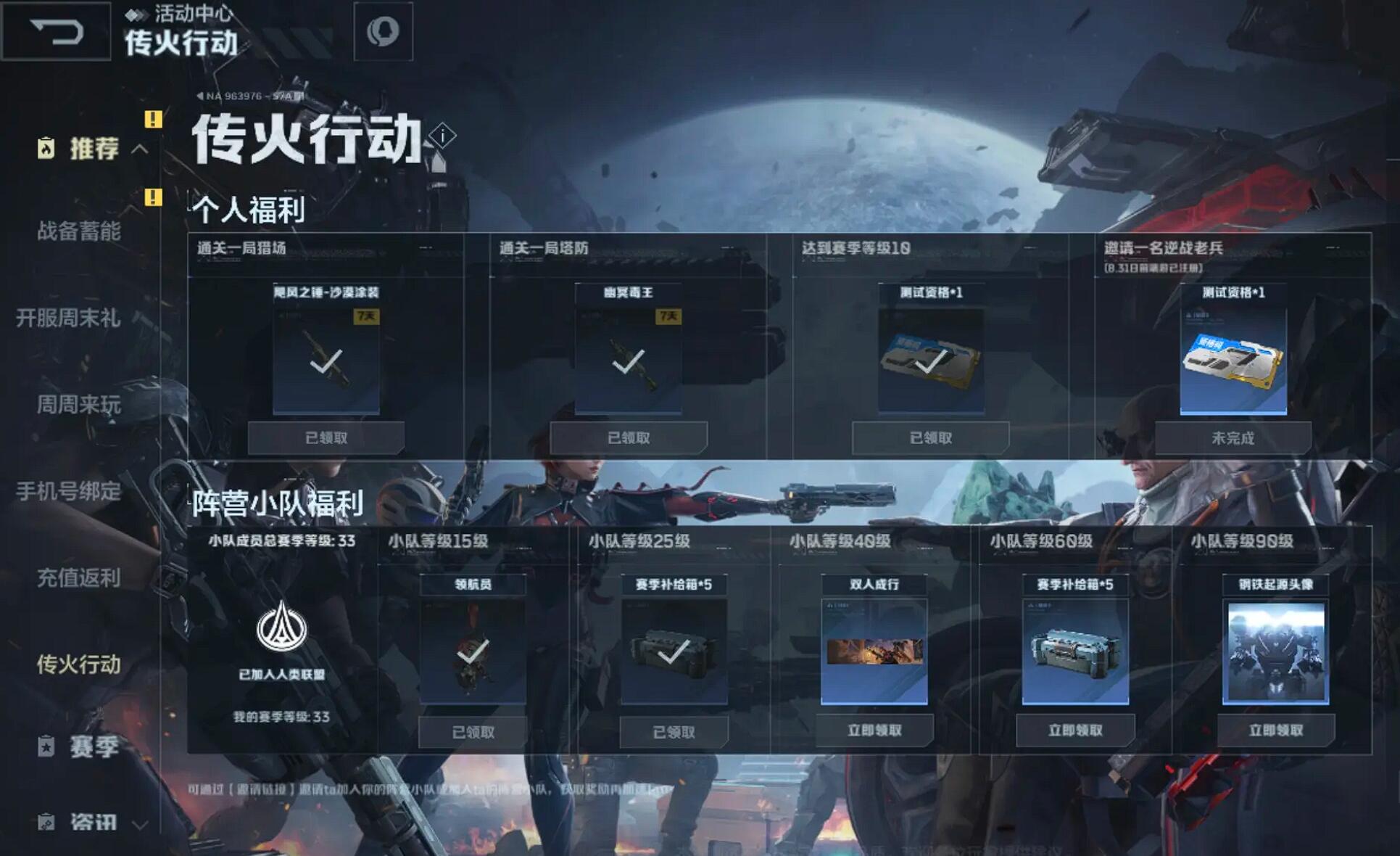Click the star icon beside 赛季
The height and width of the screenshot is (856, 1400).
[45, 747]
